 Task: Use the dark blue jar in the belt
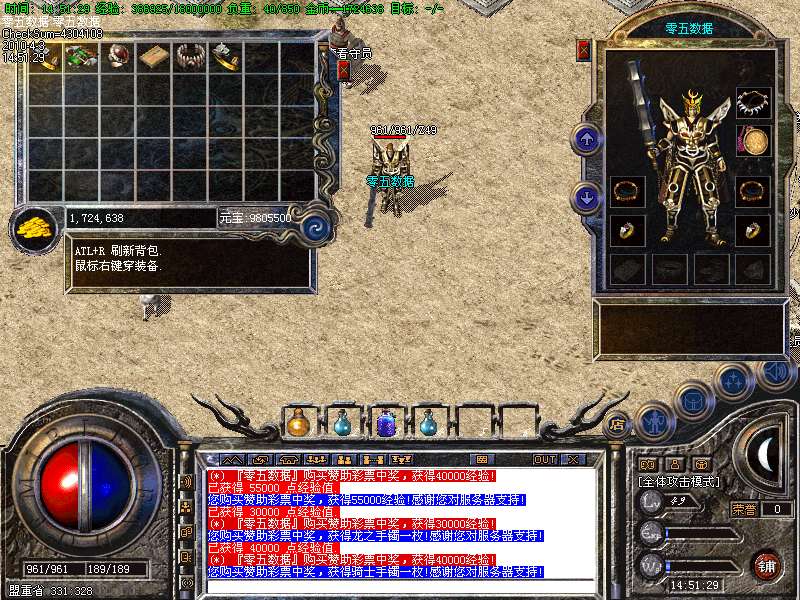coord(385,424)
